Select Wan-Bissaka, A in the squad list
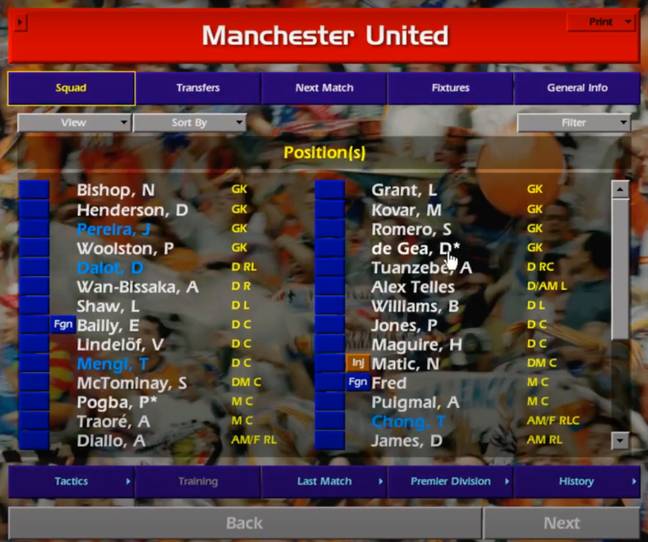Image resolution: width=648 pixels, height=542 pixels. click(x=137, y=287)
